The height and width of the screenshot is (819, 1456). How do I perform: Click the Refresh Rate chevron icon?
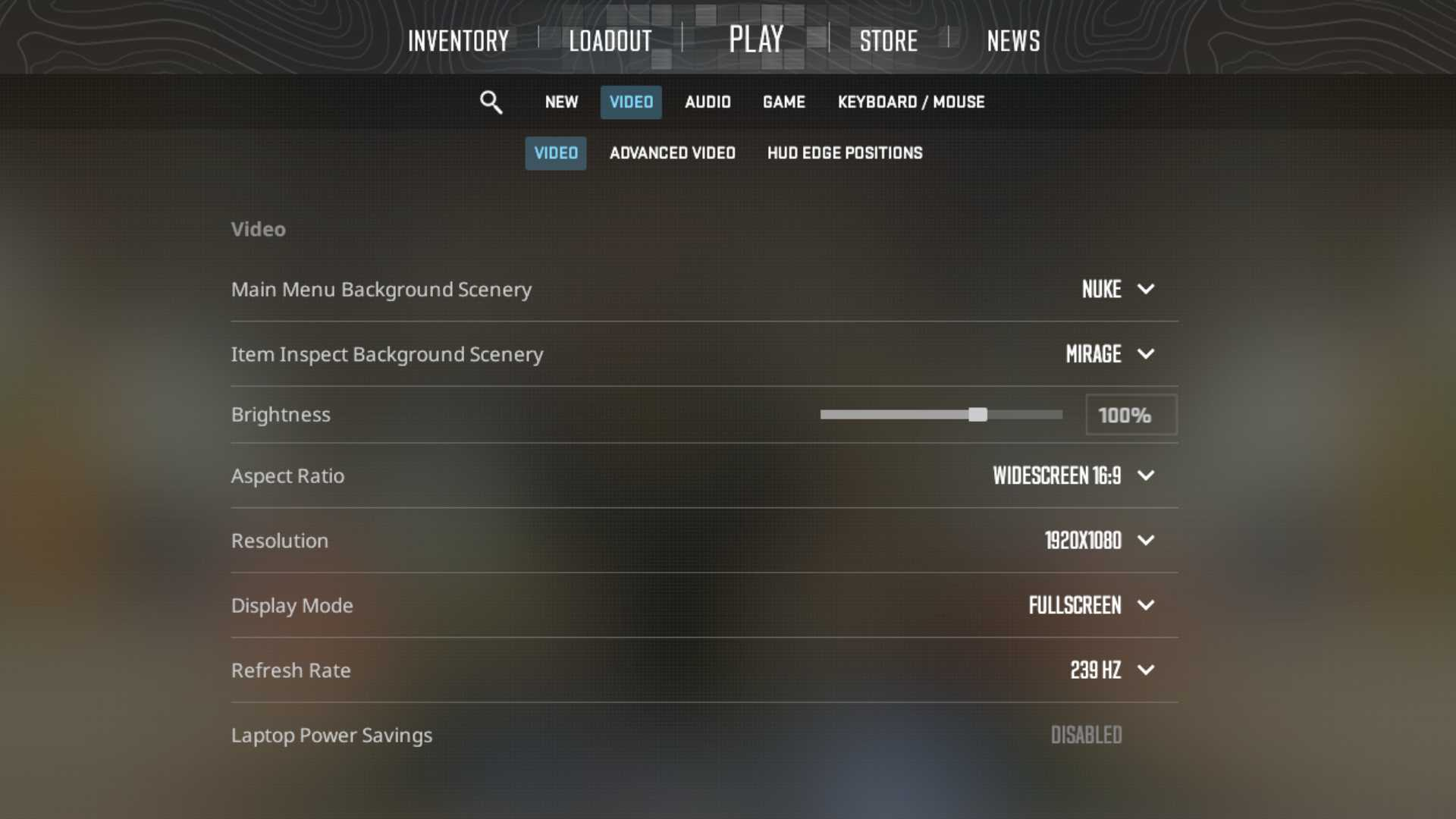pyautogui.click(x=1146, y=670)
